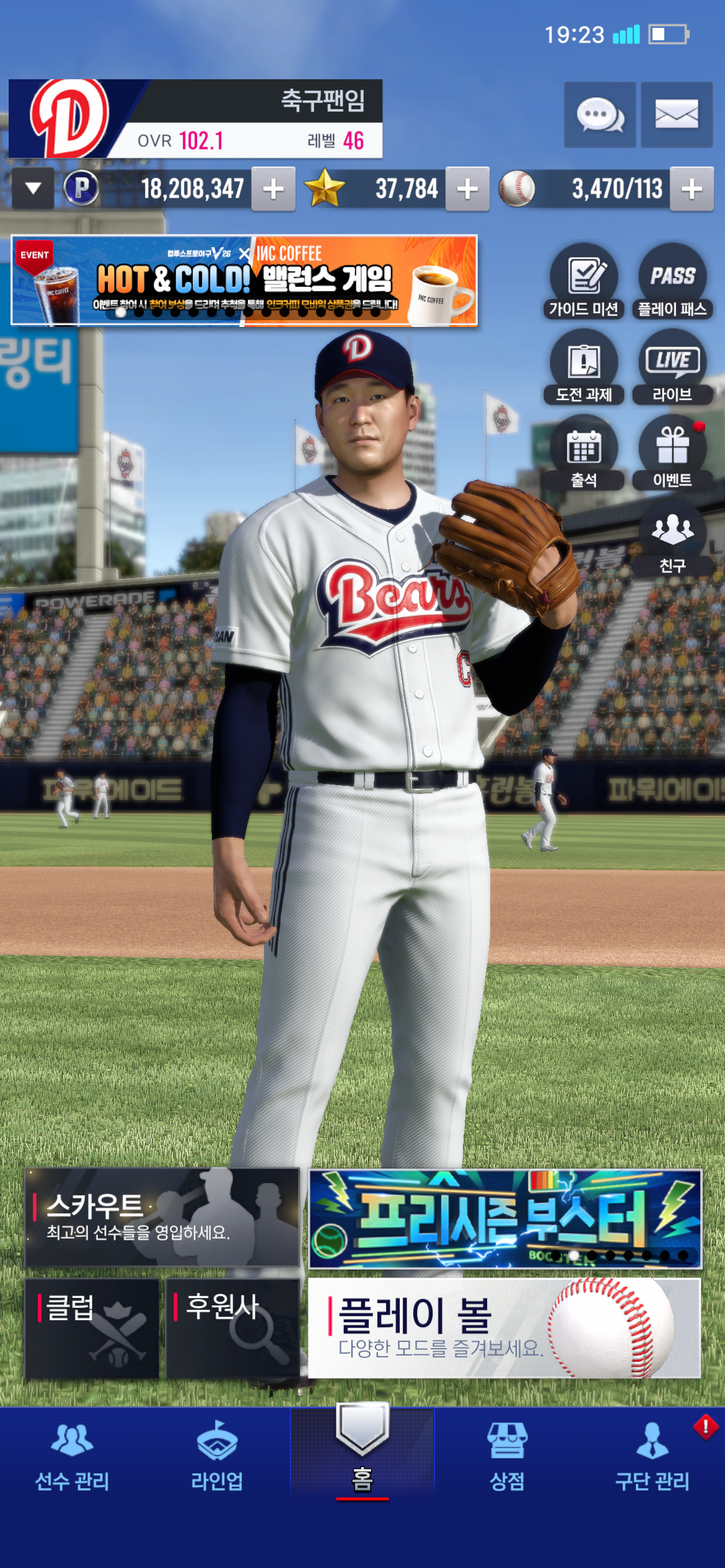
Task: Open the 후원사 sponsor menu
Action: click(x=232, y=1329)
